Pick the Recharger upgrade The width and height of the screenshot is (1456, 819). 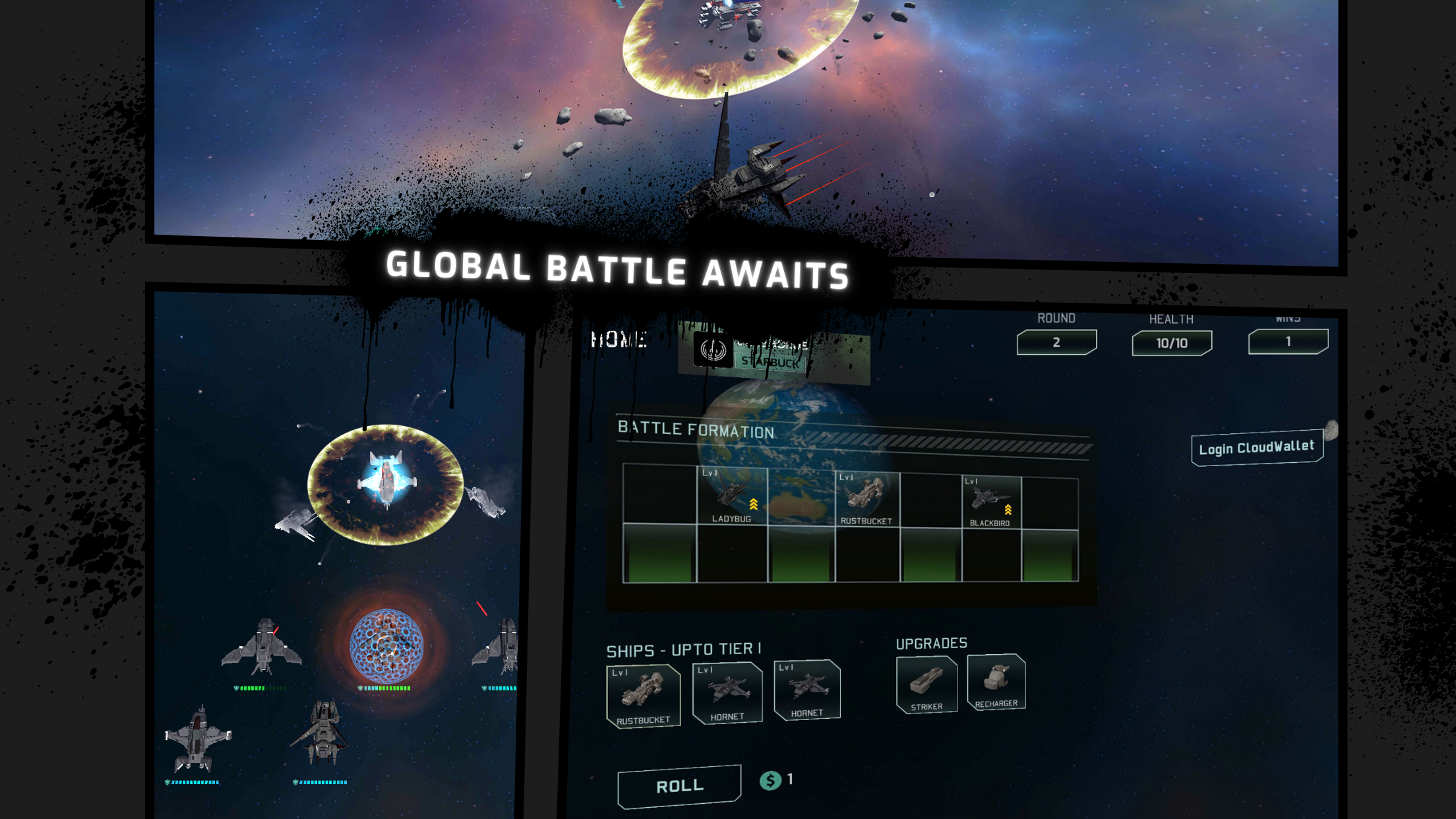996,682
